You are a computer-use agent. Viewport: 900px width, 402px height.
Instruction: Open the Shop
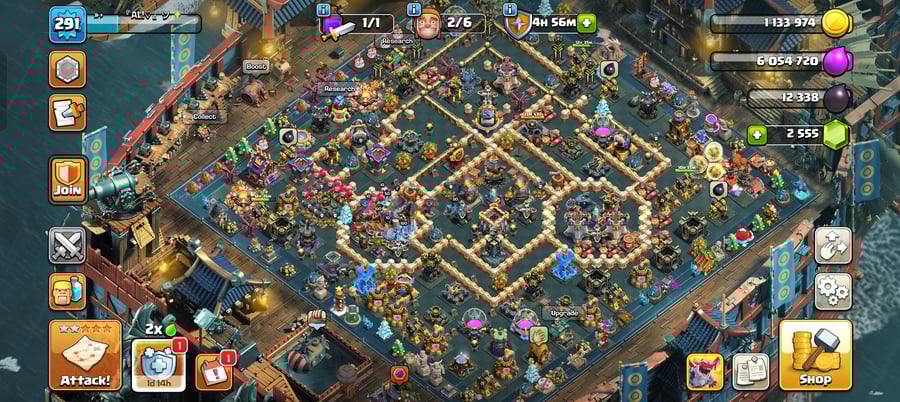(815, 355)
